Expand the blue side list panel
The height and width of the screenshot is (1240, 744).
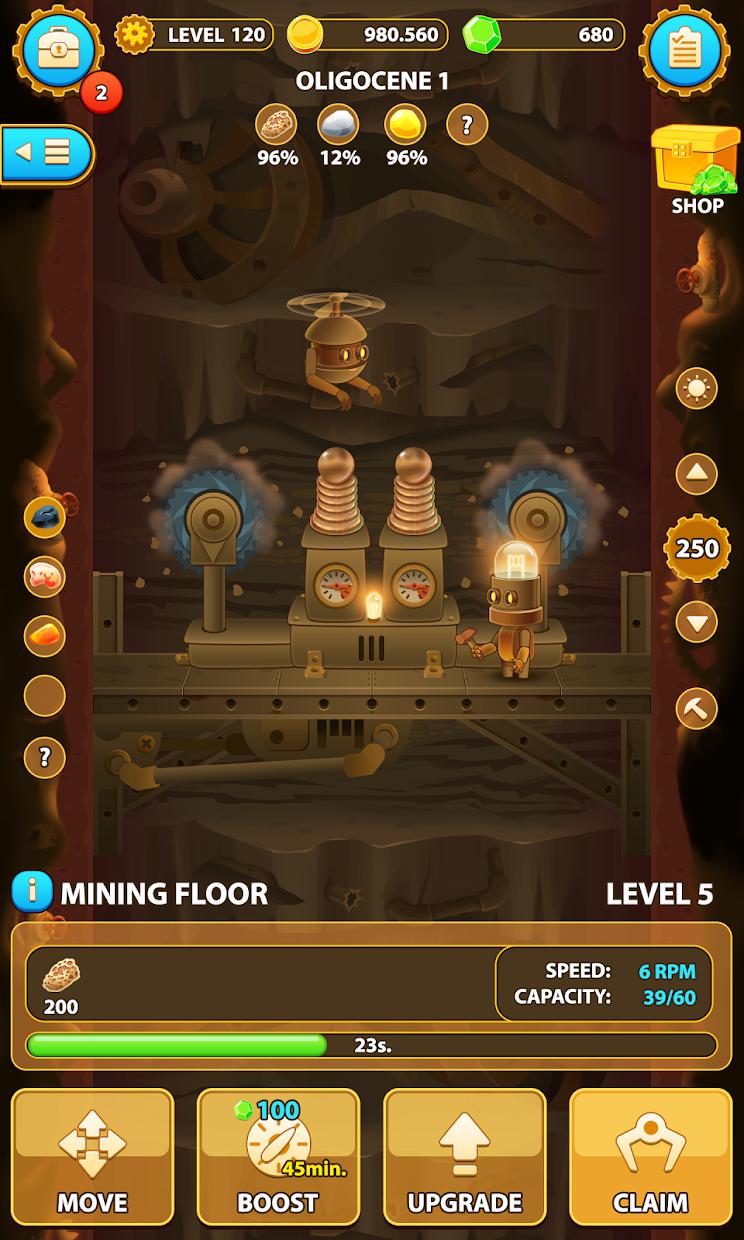point(46,154)
